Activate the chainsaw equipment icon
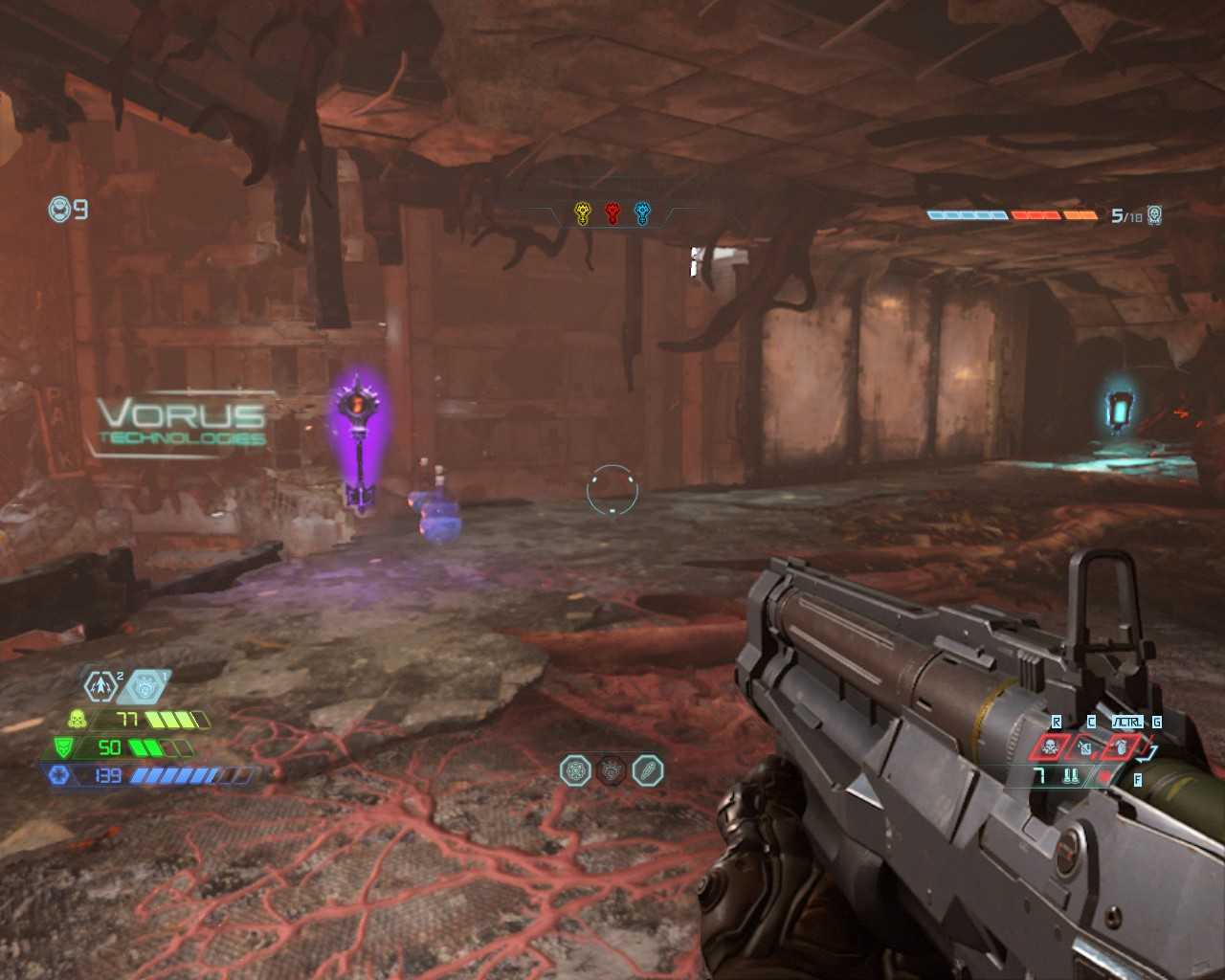The width and height of the screenshot is (1225, 980). click(1084, 746)
